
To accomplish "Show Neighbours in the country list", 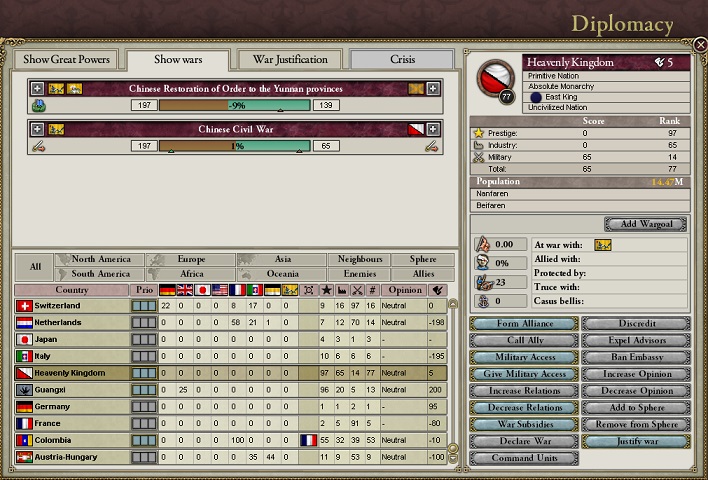I will (360, 259).
